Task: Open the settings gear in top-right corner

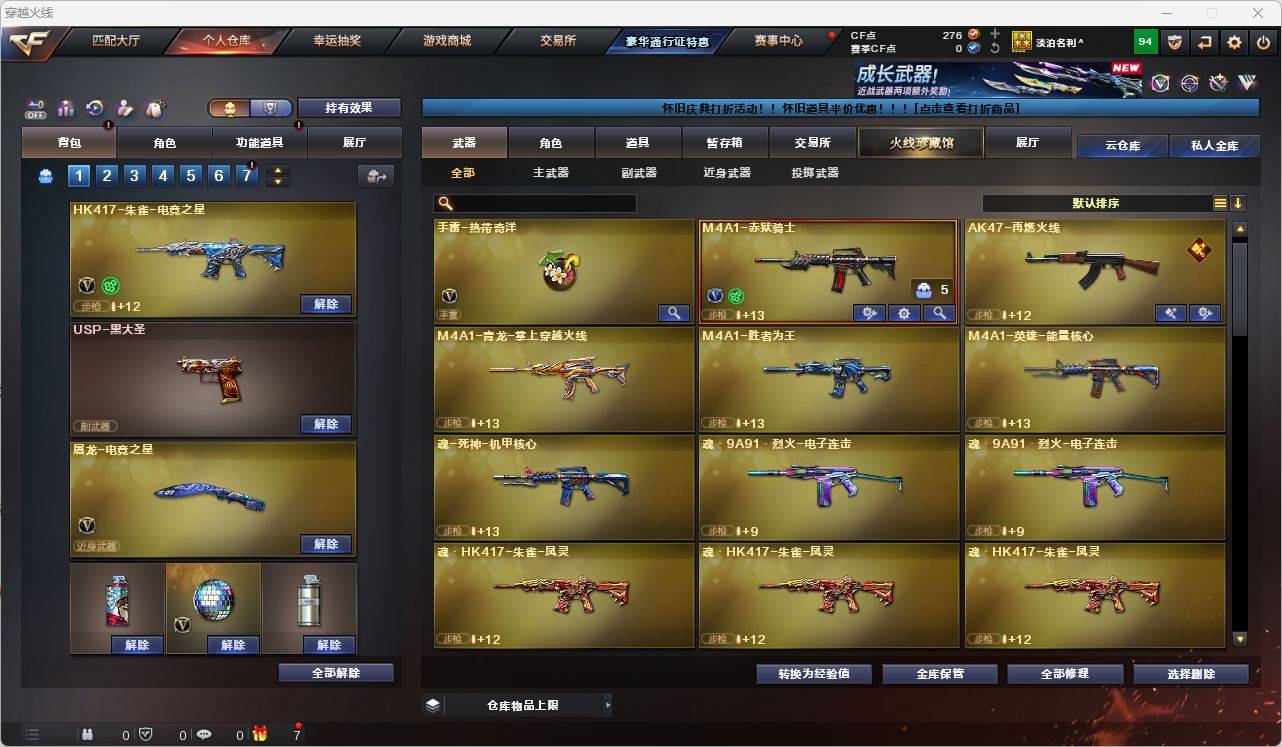Action: (x=1233, y=41)
